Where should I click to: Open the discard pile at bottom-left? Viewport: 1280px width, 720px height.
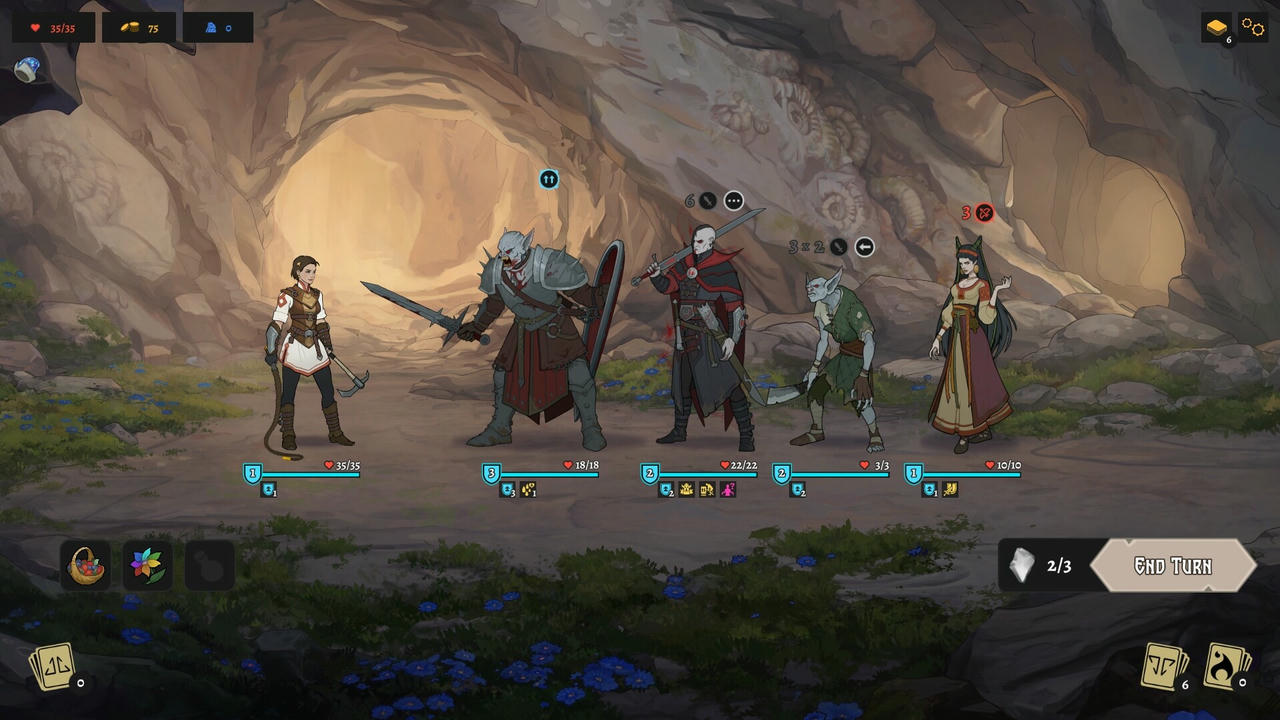point(54,666)
